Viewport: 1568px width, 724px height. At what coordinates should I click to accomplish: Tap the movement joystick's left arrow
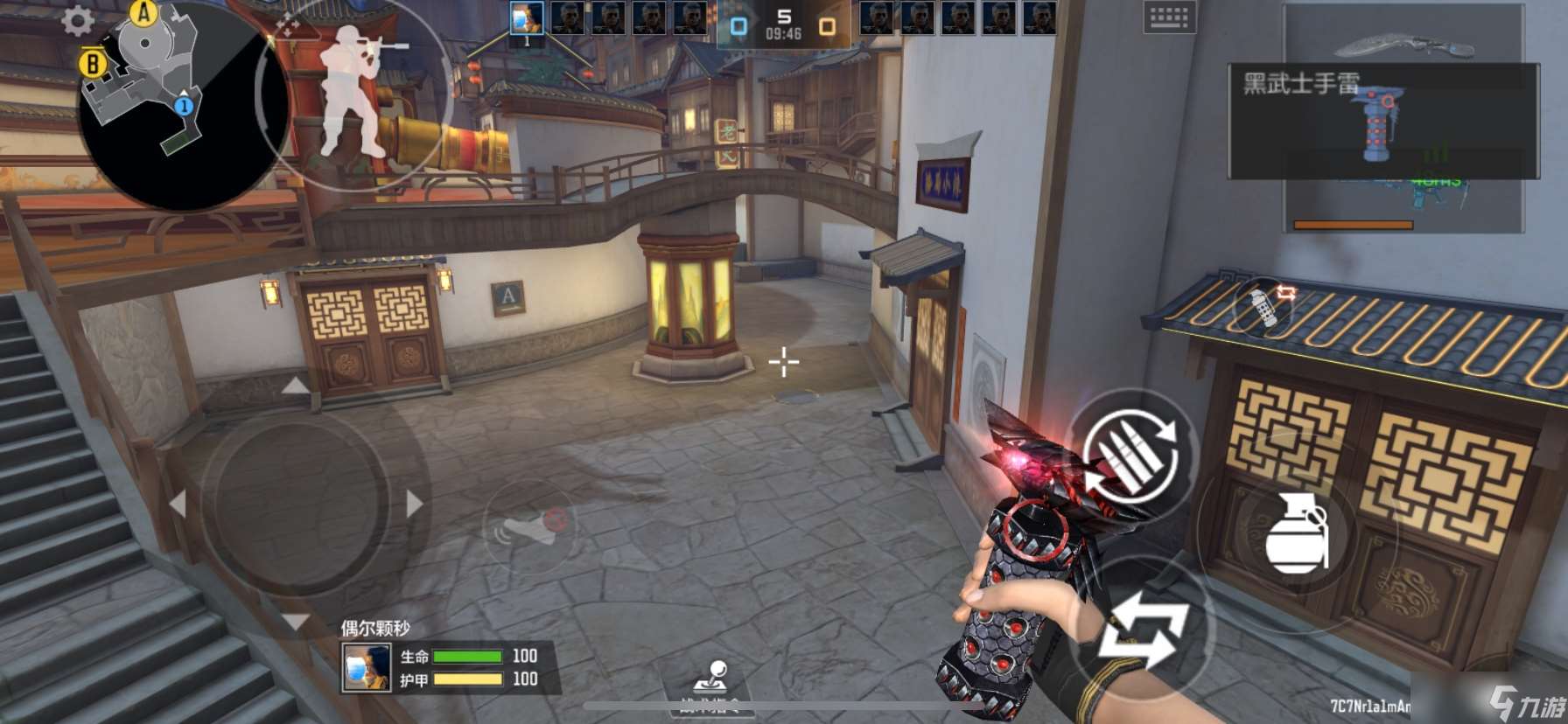178,505
